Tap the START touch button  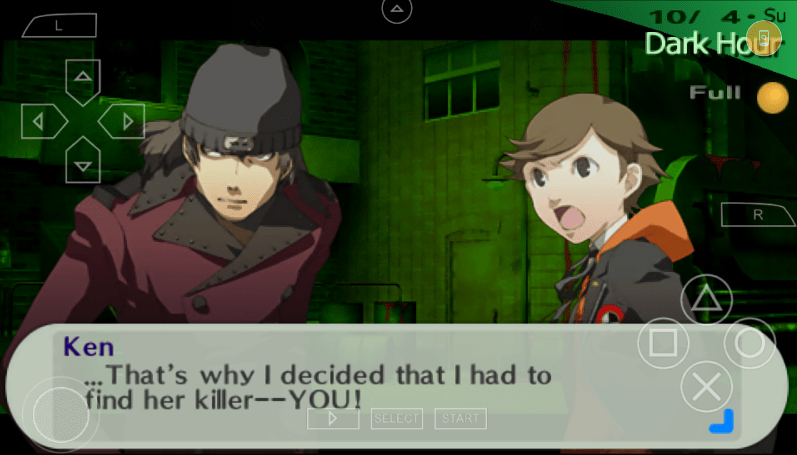pyautogui.click(x=460, y=418)
